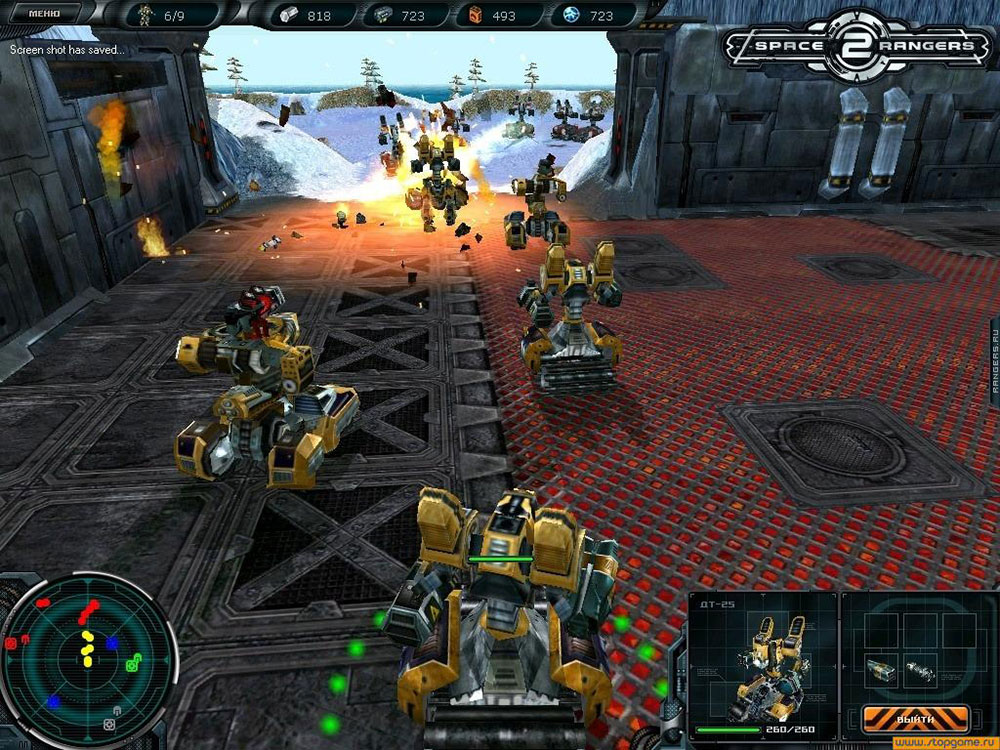The width and height of the screenshot is (1000, 750).
Task: Select the first equipped weapon slot
Action: point(882,668)
